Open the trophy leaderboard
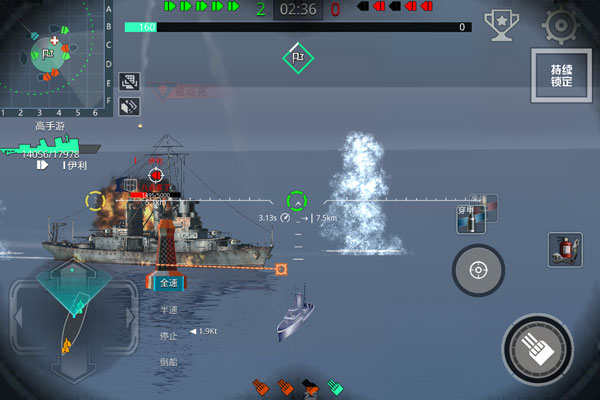The width and height of the screenshot is (600, 400). pyautogui.click(x=499, y=22)
